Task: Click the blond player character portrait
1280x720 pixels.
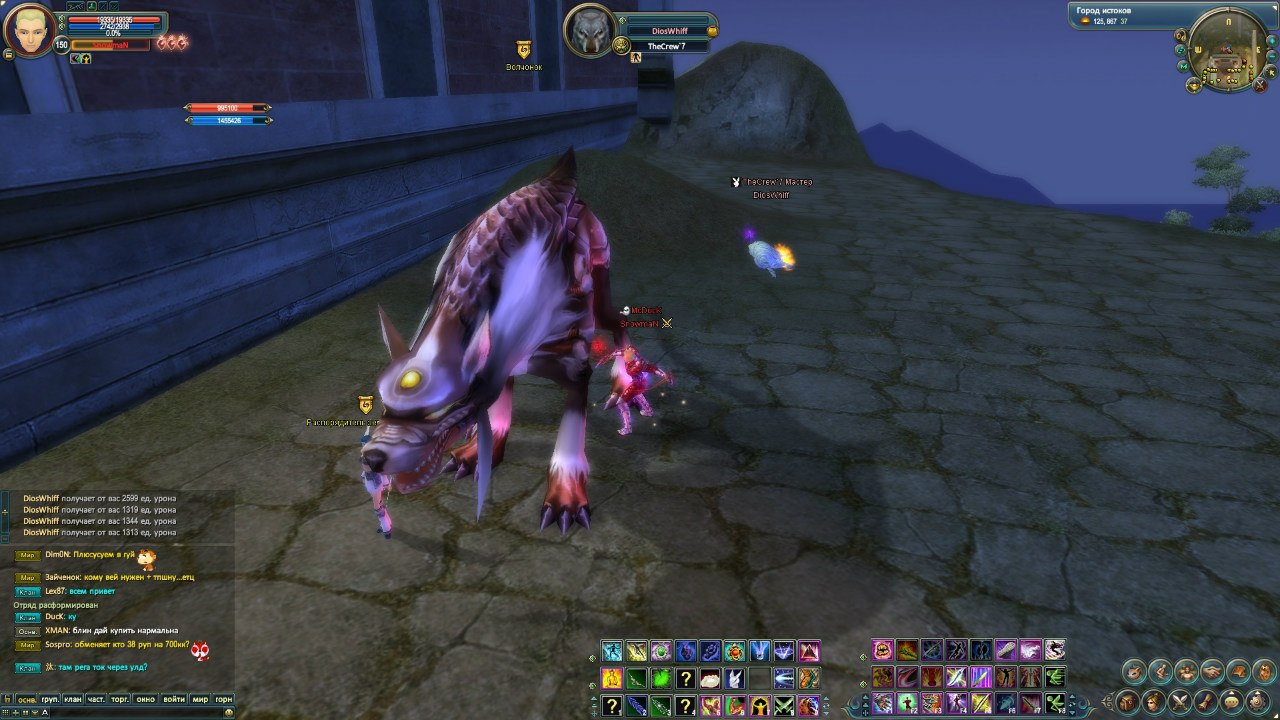Action: (29, 31)
